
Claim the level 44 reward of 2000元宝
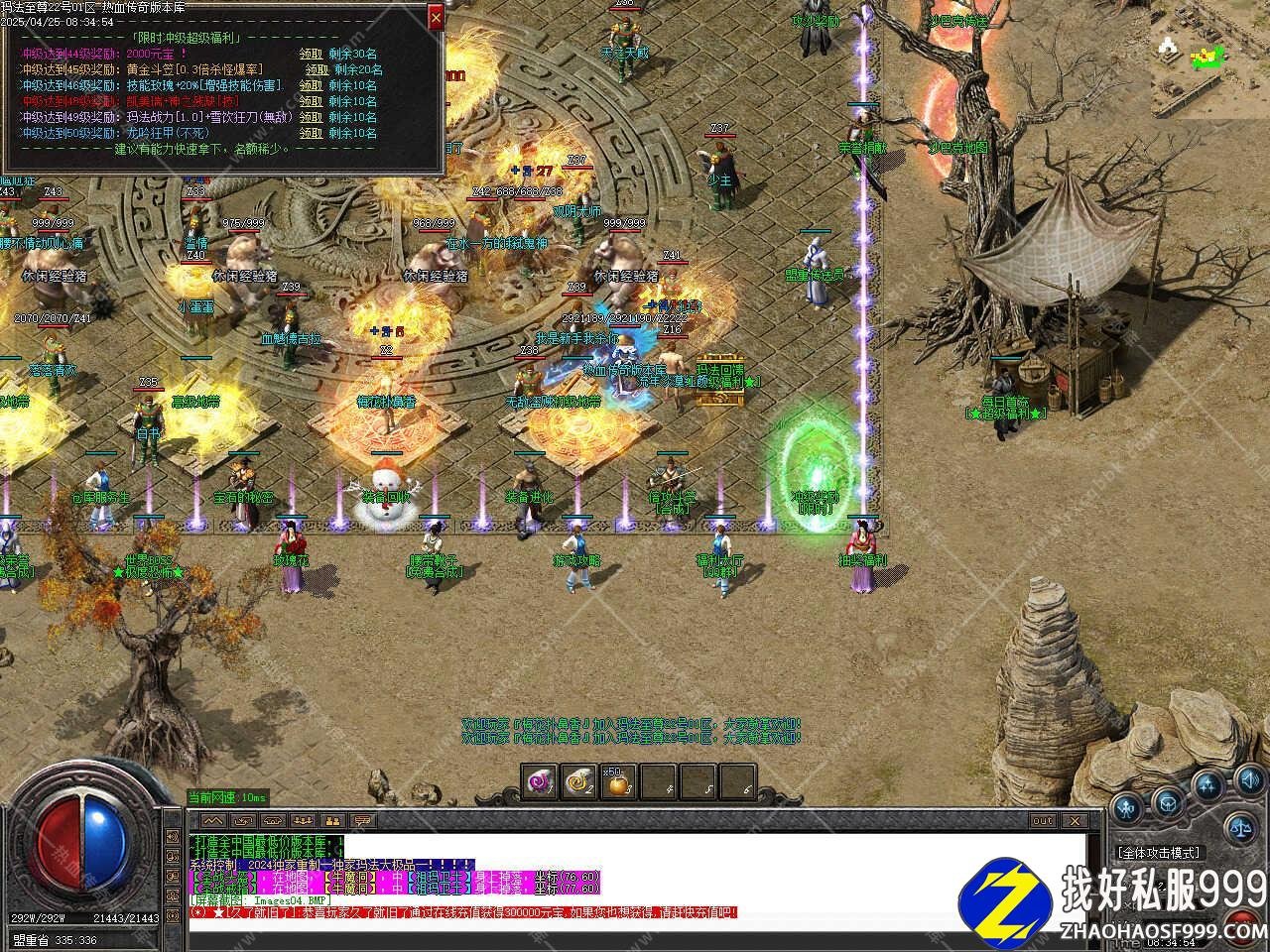(311, 54)
